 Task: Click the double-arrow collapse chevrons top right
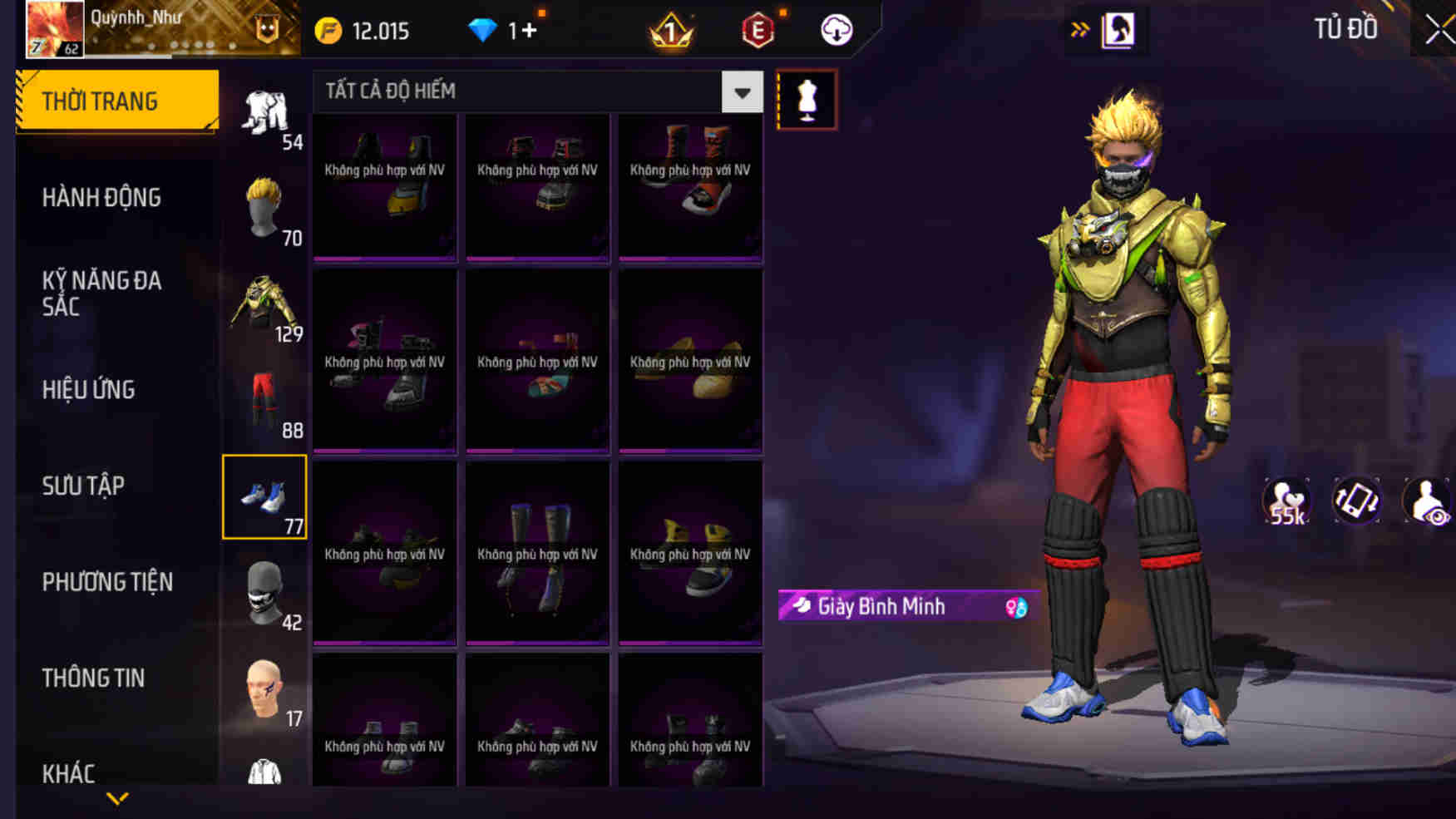pos(1080,29)
